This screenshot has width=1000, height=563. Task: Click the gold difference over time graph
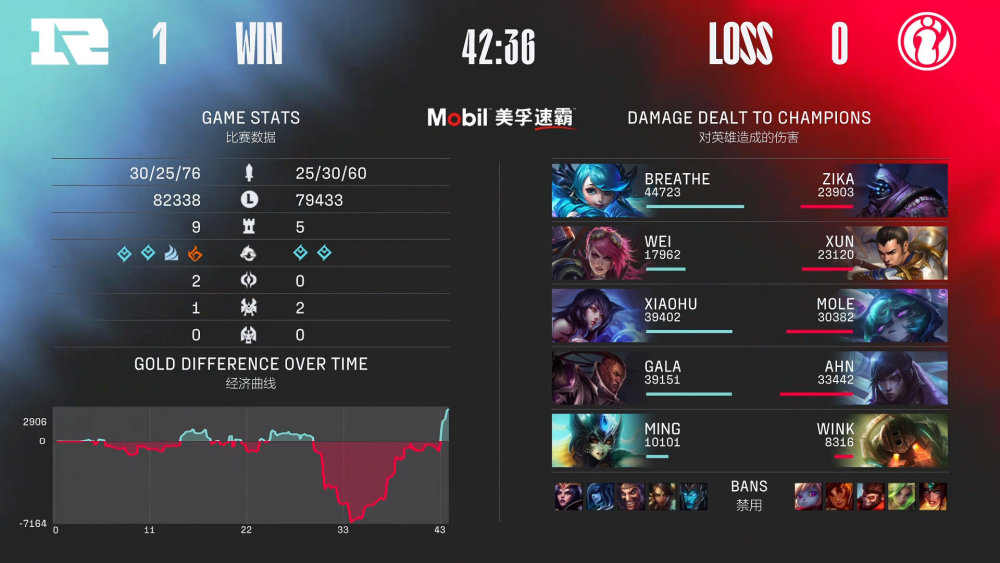point(251,464)
